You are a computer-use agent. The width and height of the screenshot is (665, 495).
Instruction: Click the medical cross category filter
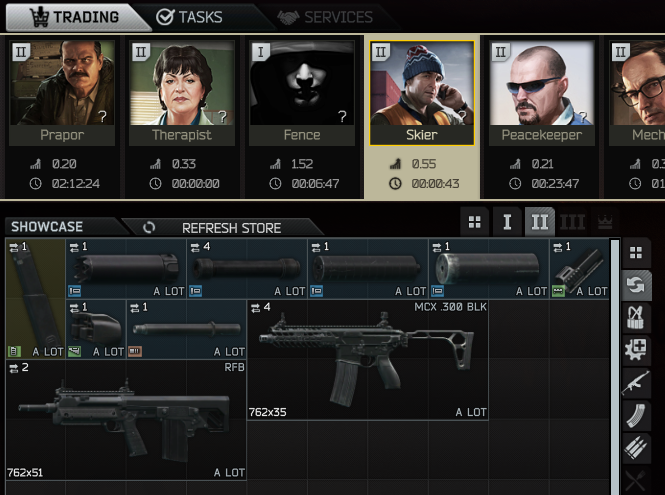(635, 350)
